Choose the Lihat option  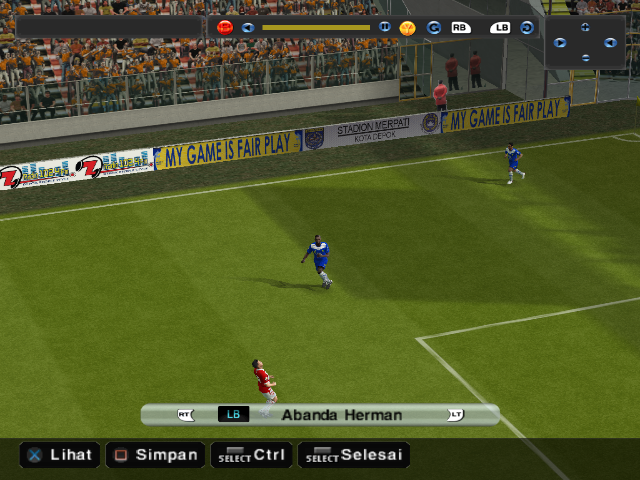60,455
